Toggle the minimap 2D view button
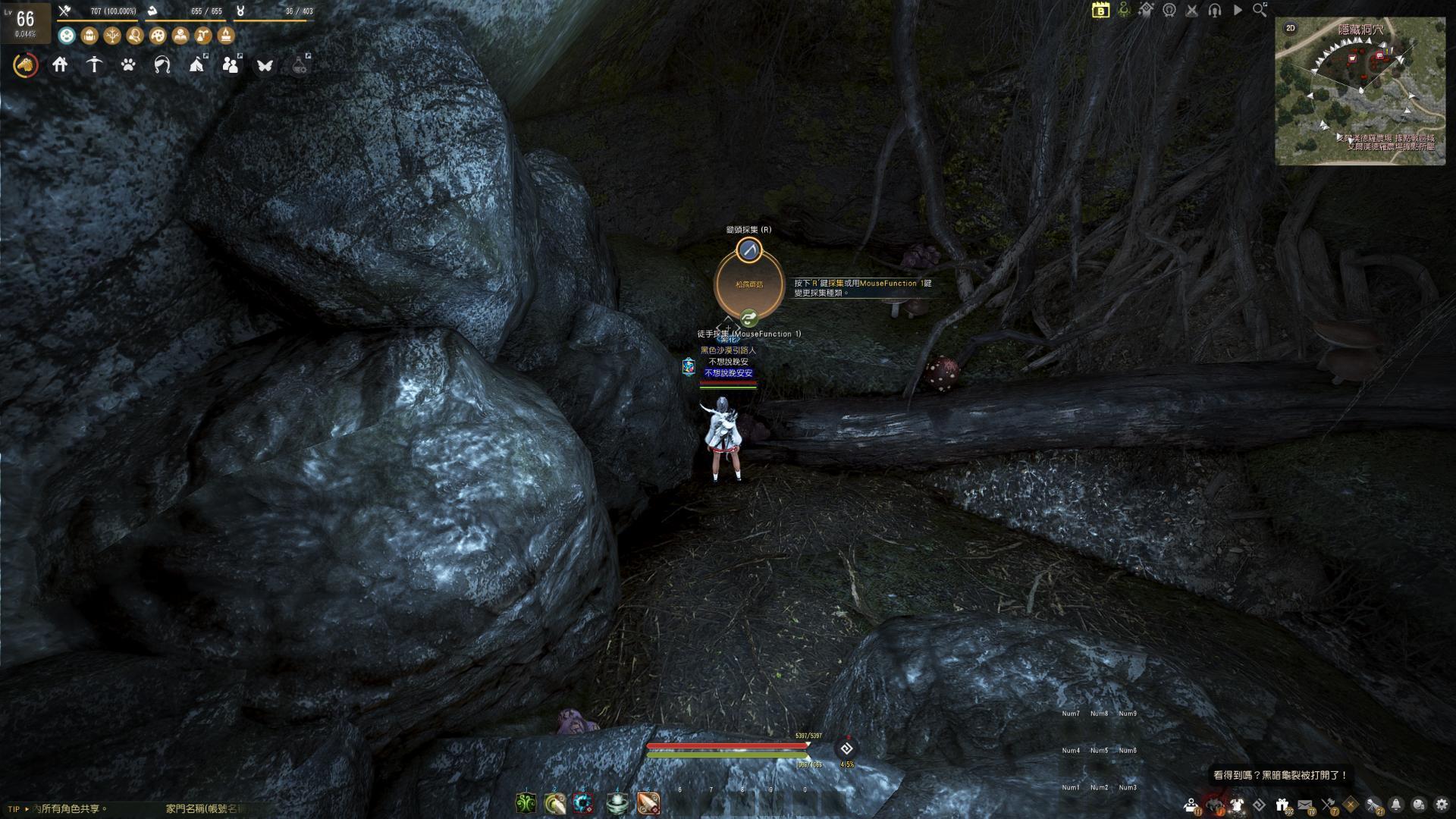1456x819 pixels. [x=1290, y=28]
